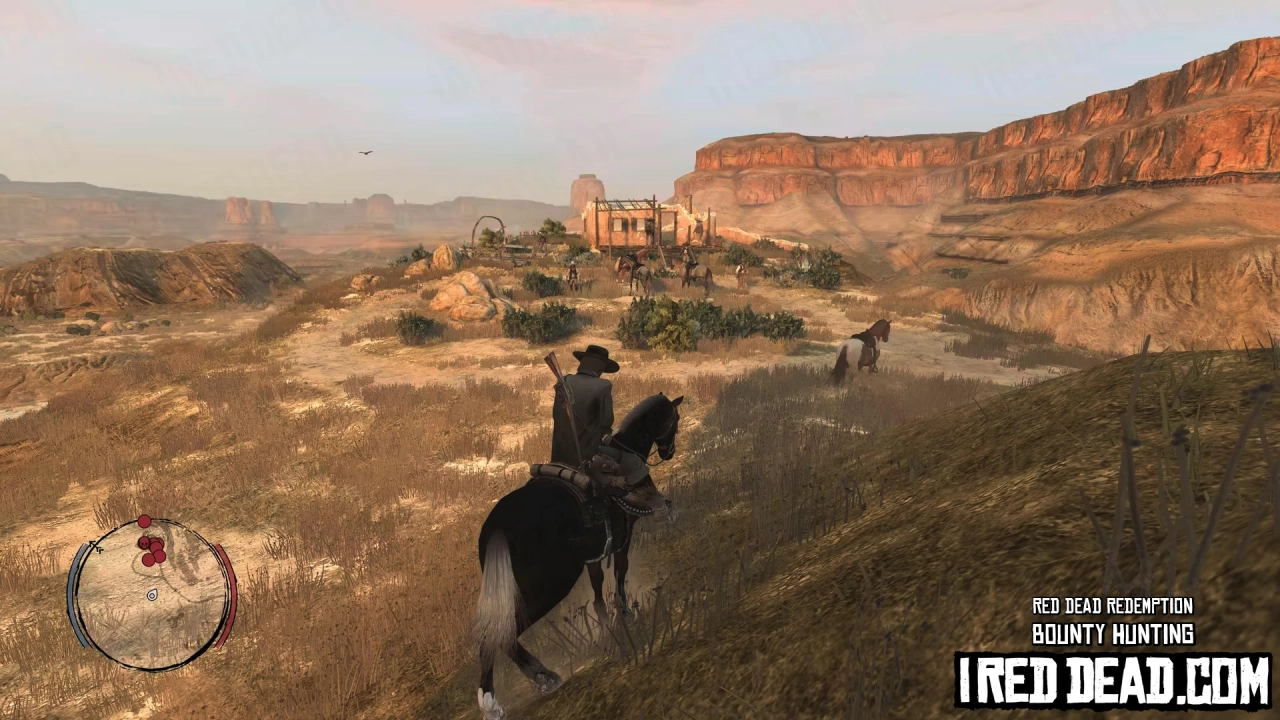Click the riderless horse on the right hillside
Image resolution: width=1280 pixels, height=720 pixels.
pyautogui.click(x=862, y=345)
